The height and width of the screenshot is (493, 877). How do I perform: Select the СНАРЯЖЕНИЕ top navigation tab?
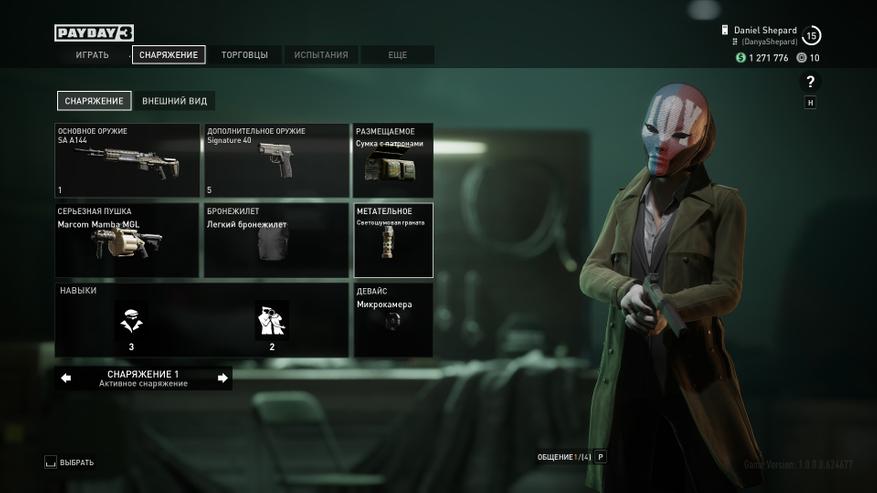click(x=168, y=55)
